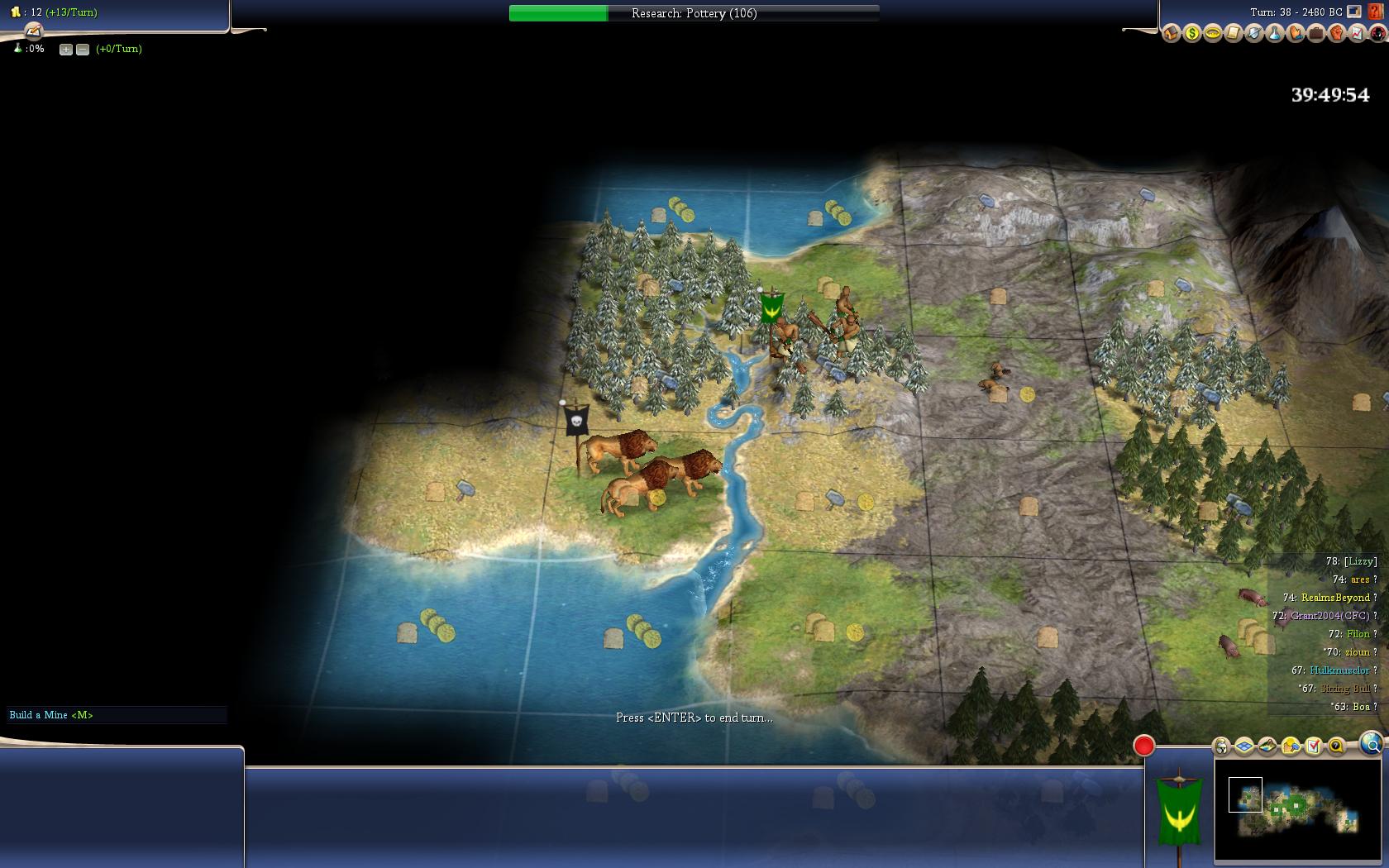The height and width of the screenshot is (868, 1389).
Task: Open the civics advisor crown icon
Action: coord(1212,34)
